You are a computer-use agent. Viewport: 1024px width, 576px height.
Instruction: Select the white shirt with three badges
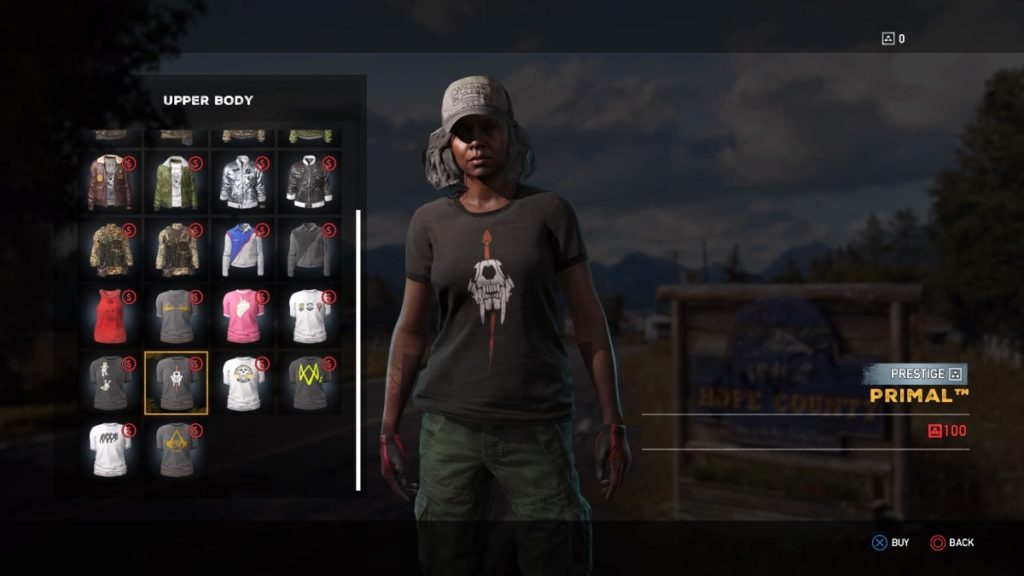309,316
